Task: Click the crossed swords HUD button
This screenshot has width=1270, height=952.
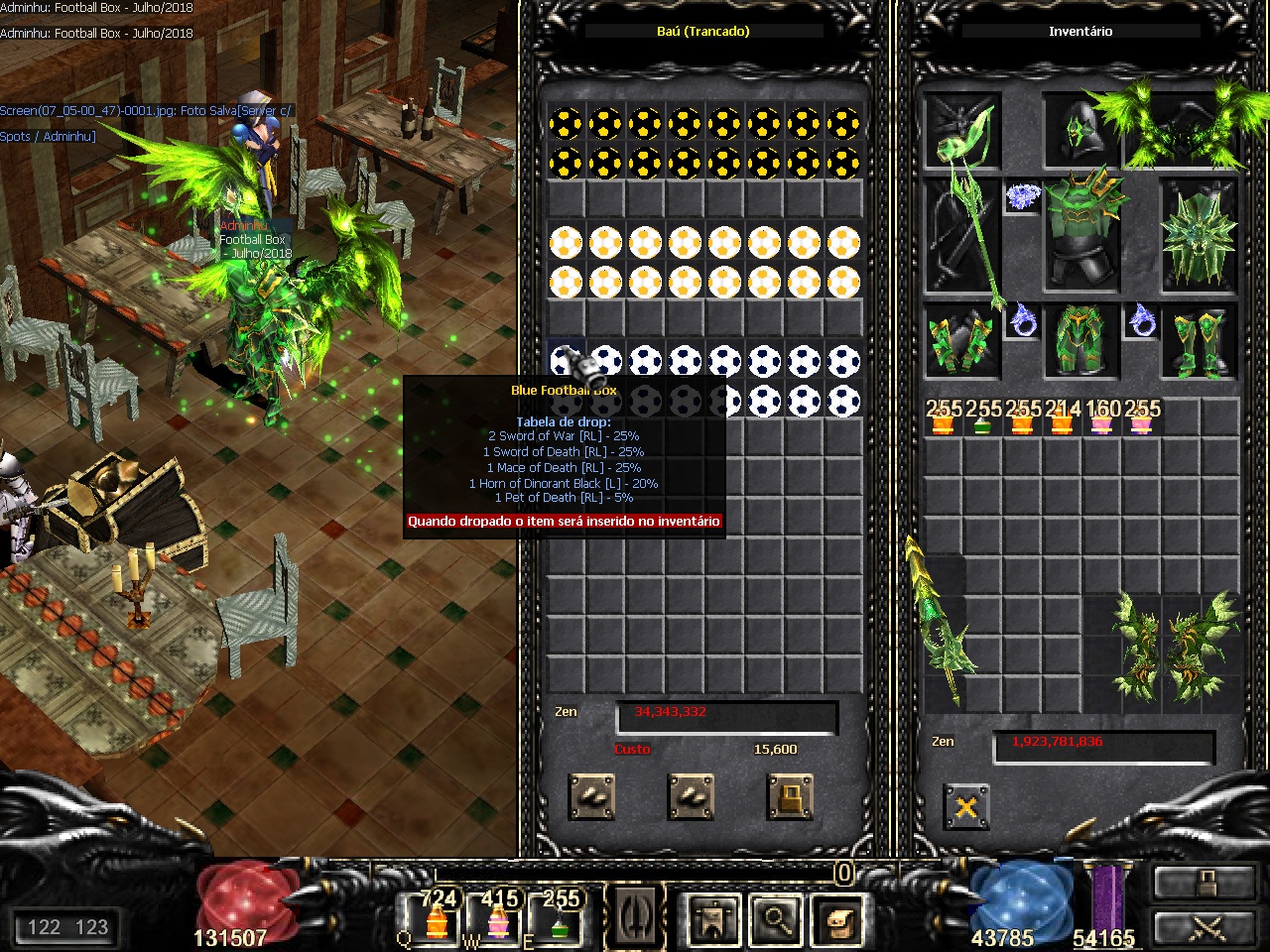Action: point(1206,928)
